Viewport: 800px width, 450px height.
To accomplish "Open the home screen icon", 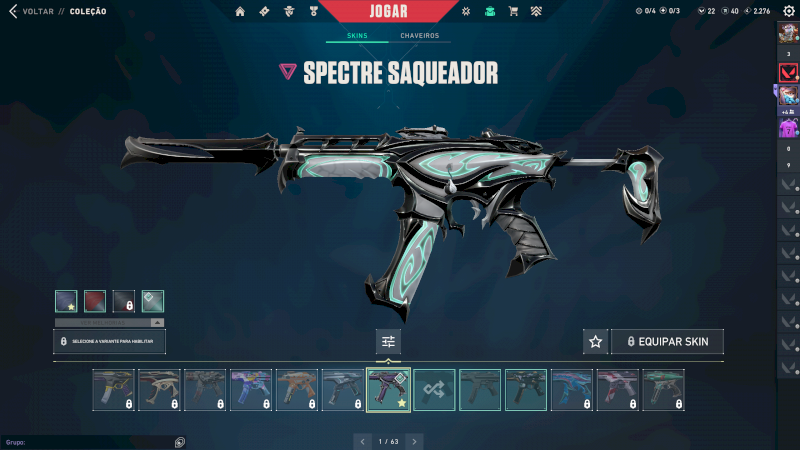I will click(x=240, y=11).
